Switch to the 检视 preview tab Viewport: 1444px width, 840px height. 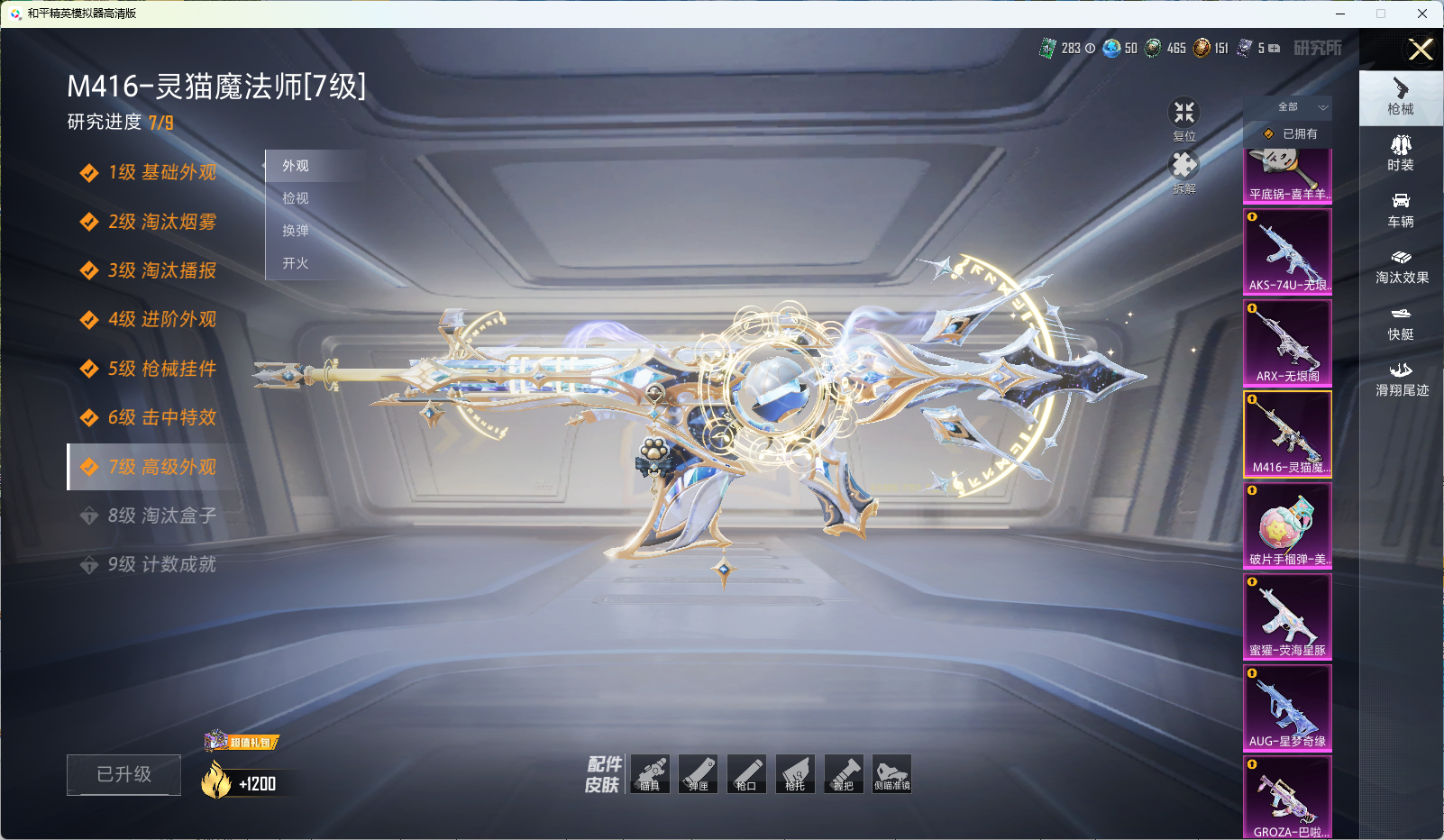pos(296,198)
